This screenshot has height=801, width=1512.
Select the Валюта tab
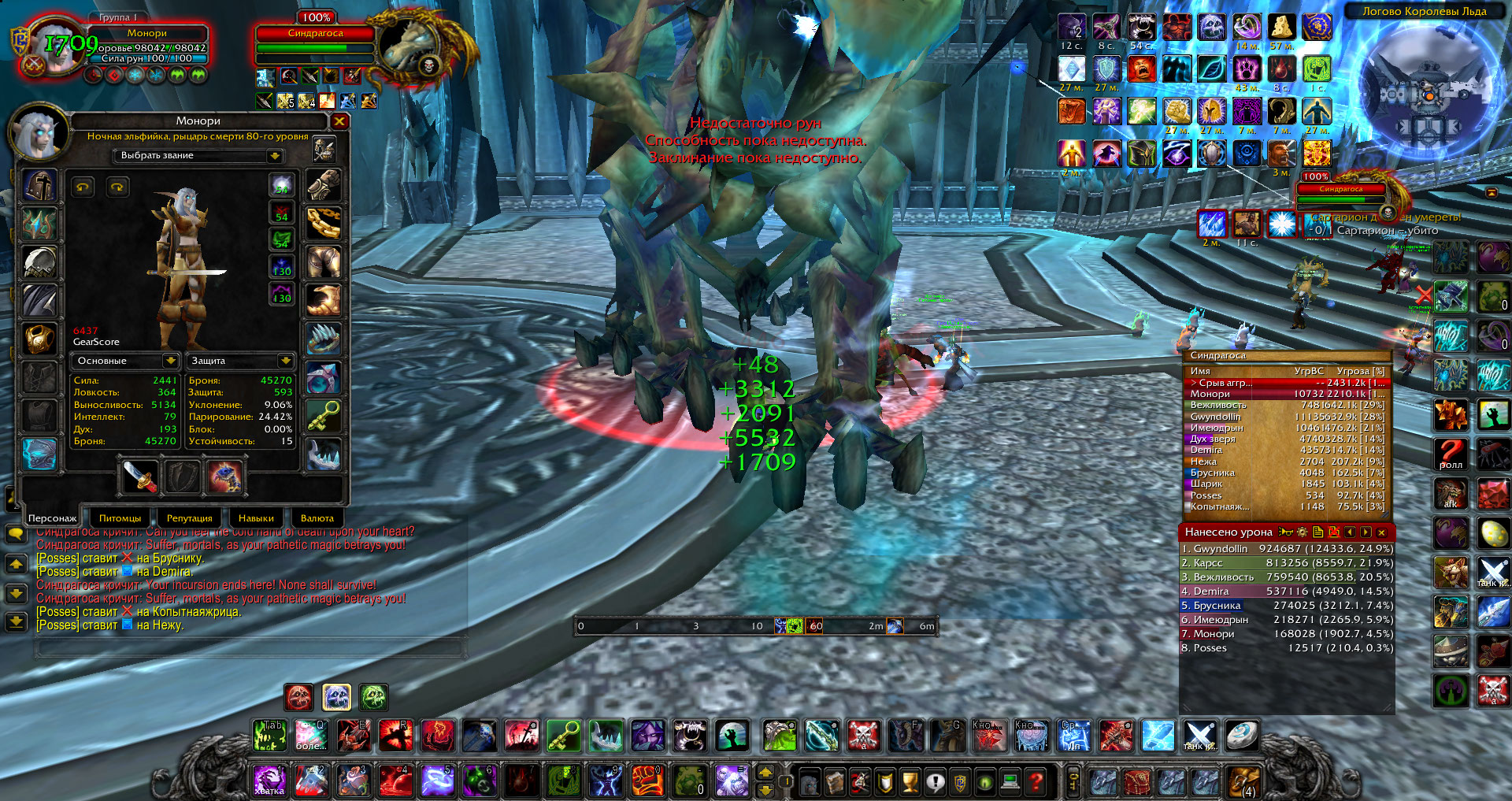(x=317, y=518)
